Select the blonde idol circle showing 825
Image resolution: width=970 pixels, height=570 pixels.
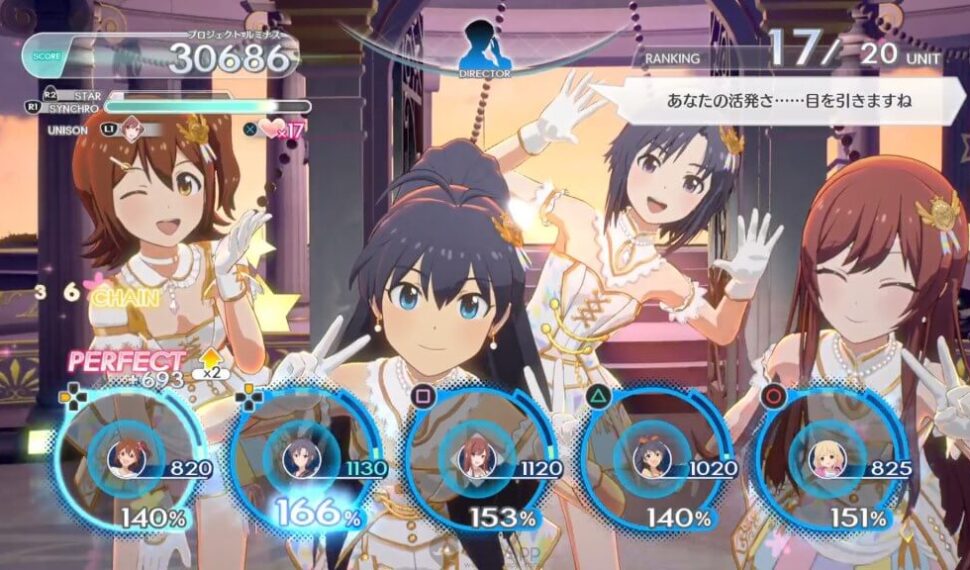[827, 459]
